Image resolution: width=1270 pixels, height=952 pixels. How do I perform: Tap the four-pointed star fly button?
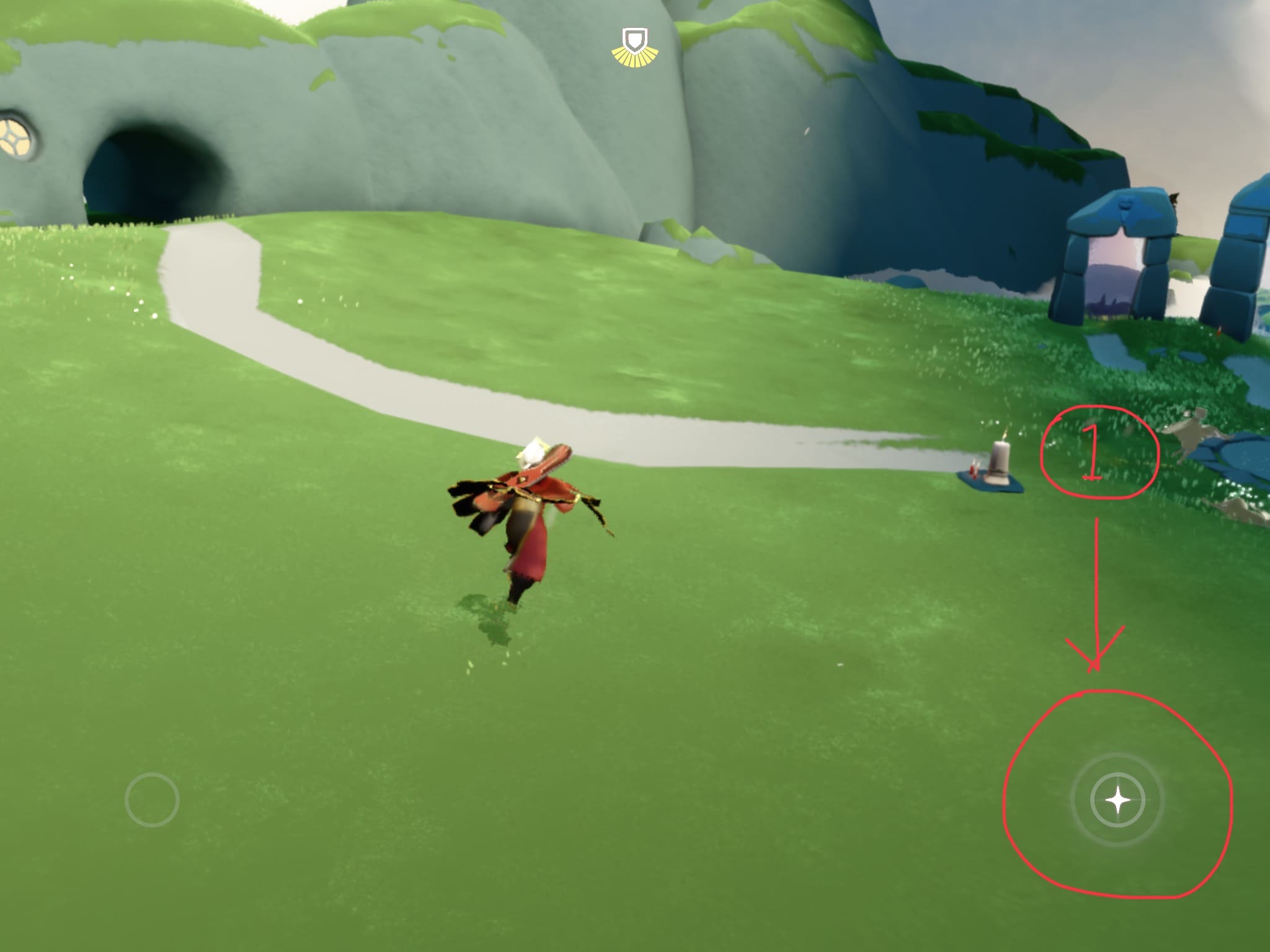coord(1117,800)
